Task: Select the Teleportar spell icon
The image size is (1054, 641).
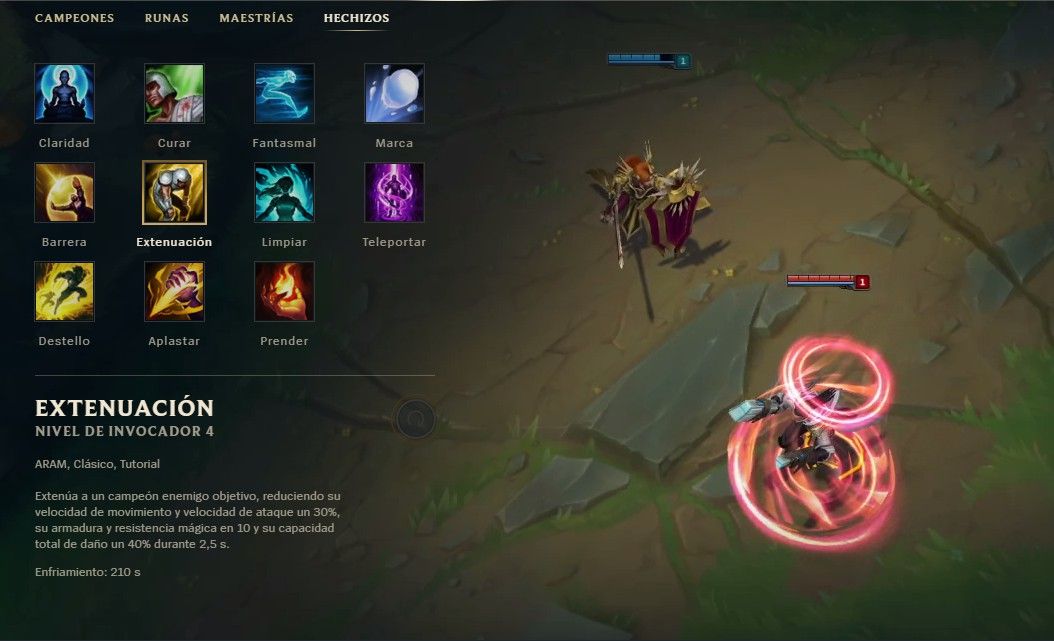Action: (x=394, y=193)
